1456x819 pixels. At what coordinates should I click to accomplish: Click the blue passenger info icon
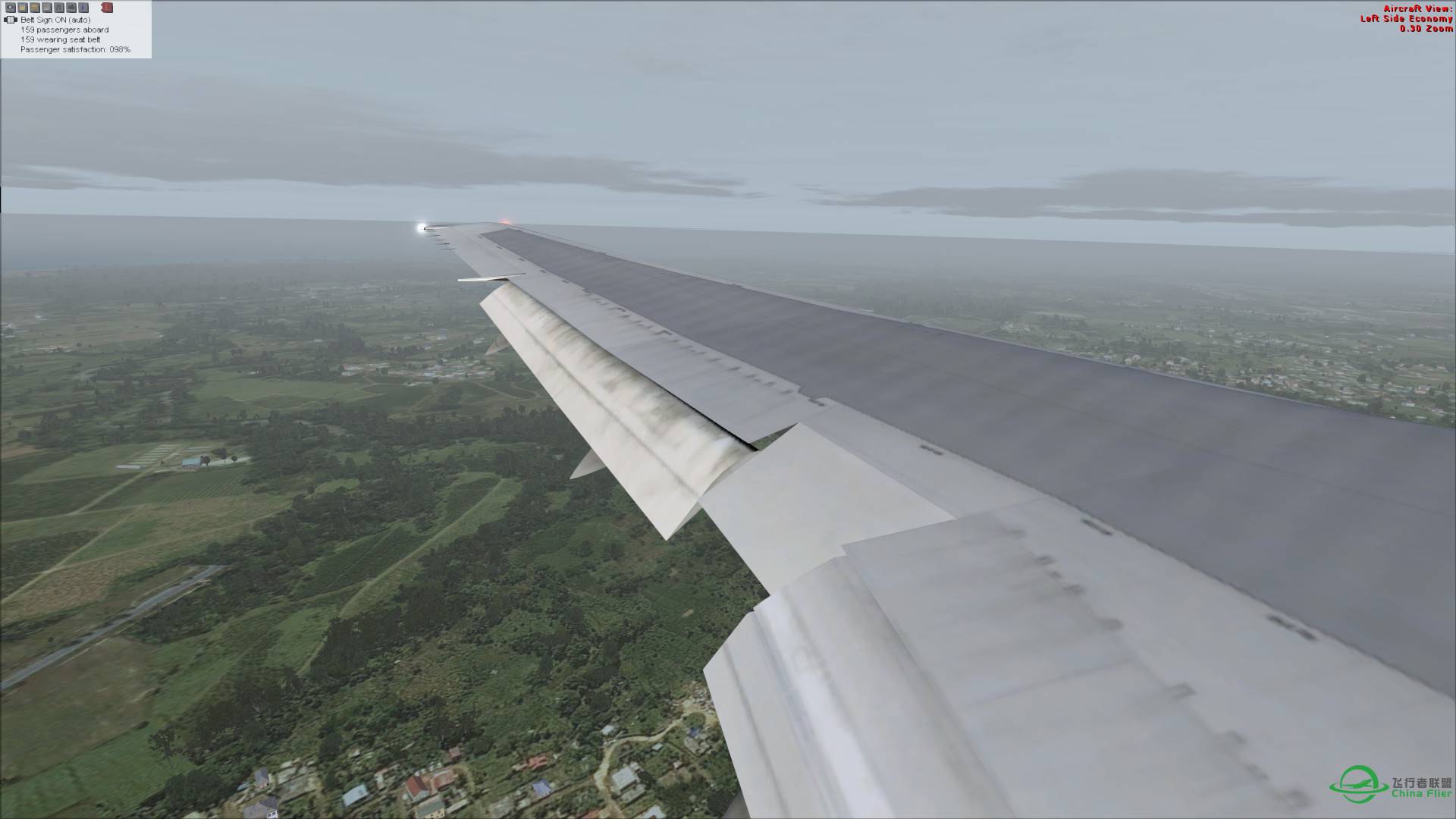[x=83, y=8]
